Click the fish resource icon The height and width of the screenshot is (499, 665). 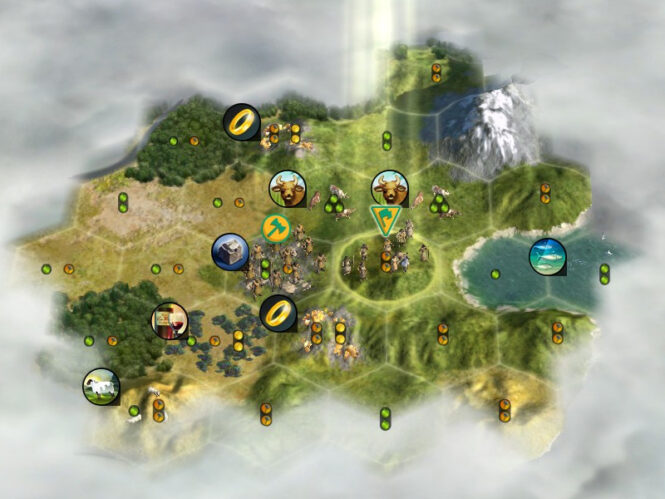pyautogui.click(x=547, y=257)
